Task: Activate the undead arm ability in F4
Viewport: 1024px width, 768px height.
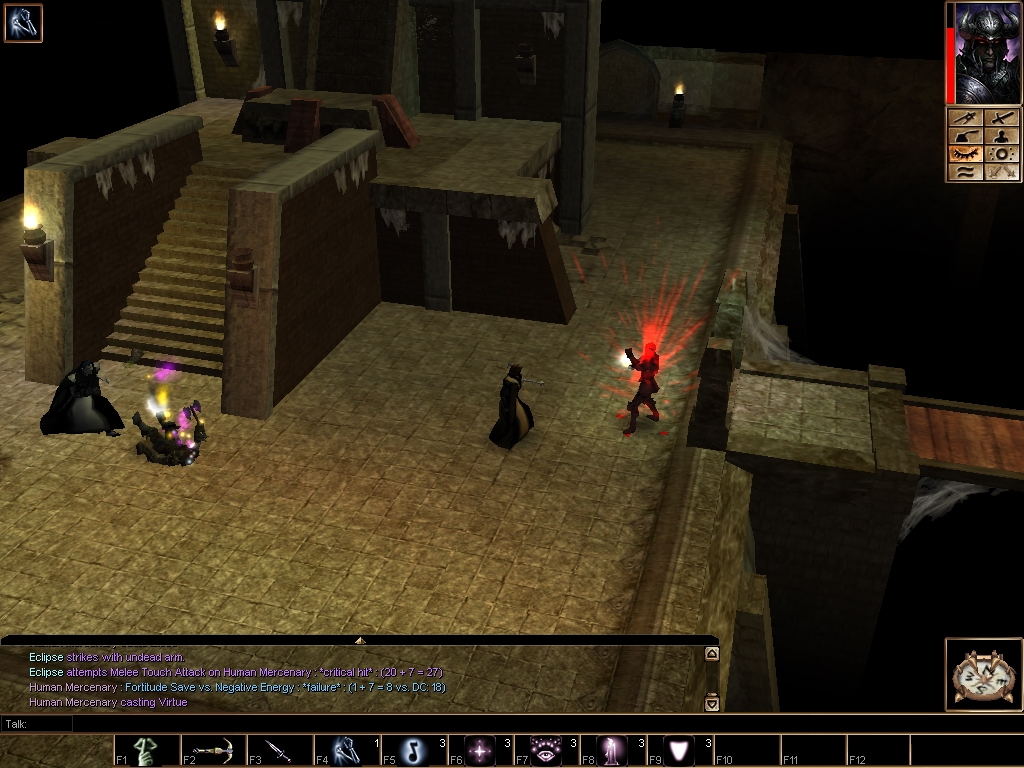Action: (x=346, y=750)
